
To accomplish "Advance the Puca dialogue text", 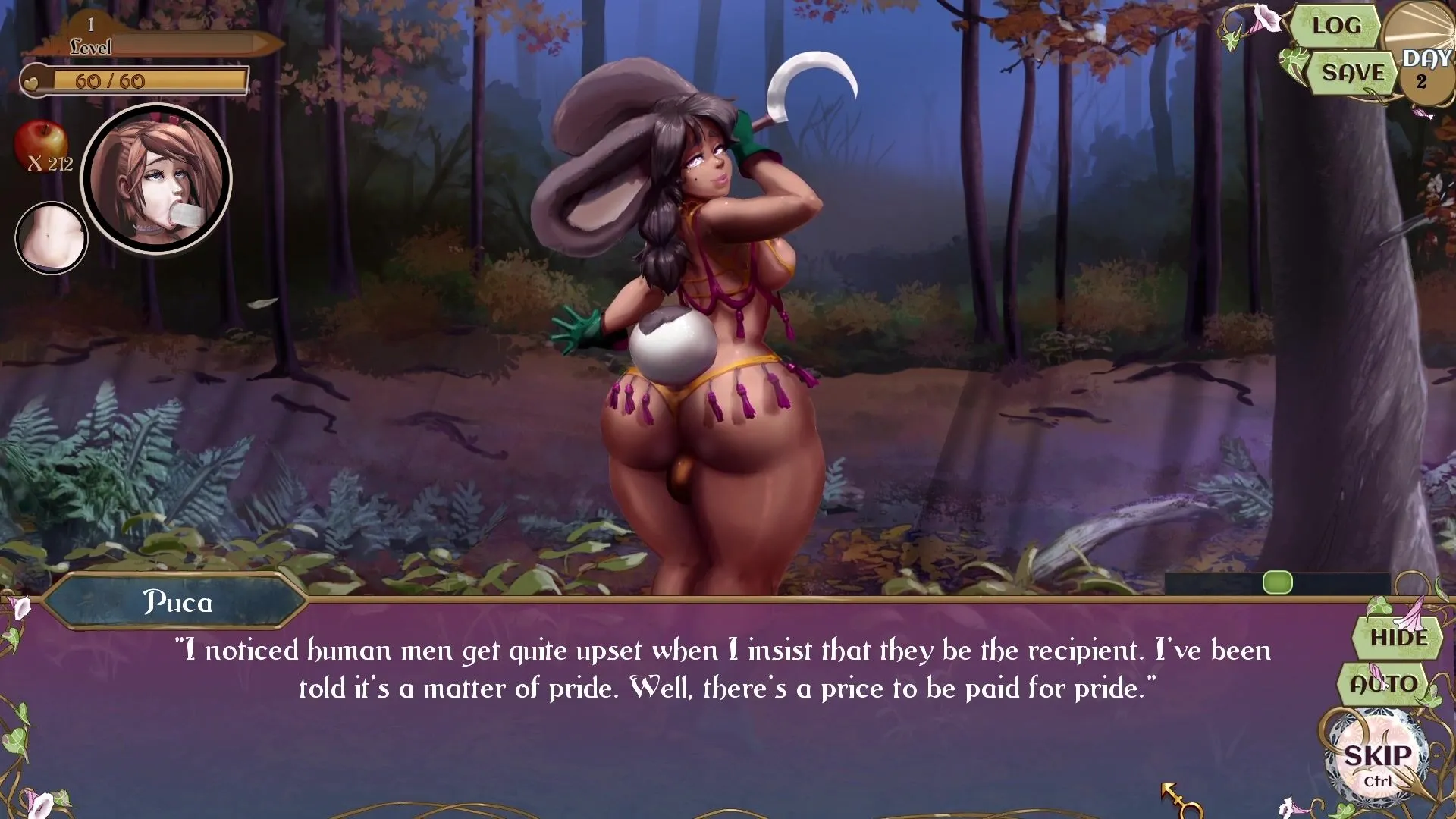I will (x=726, y=669).
